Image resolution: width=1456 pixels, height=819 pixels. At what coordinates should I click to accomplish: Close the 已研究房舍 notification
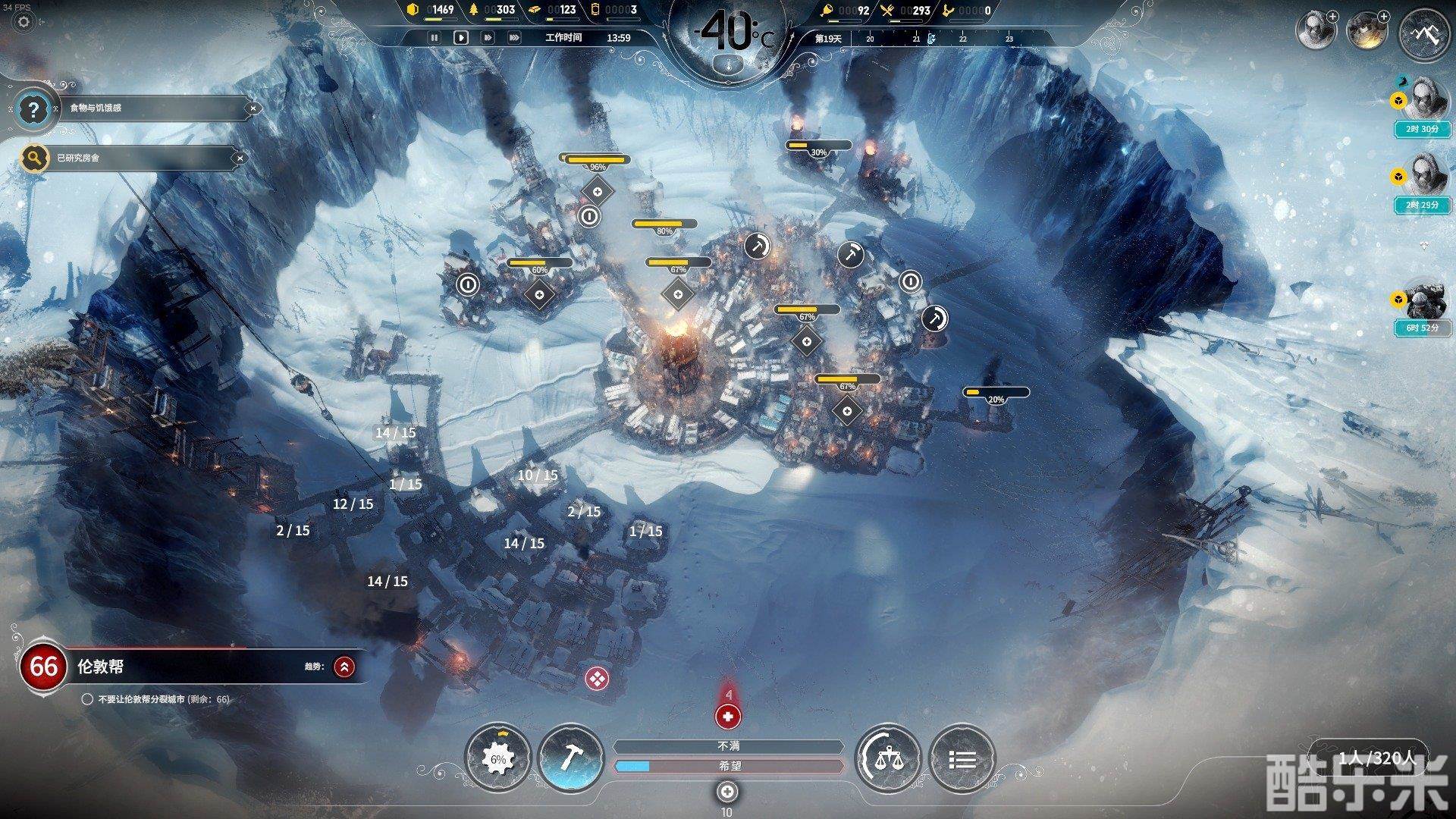pyautogui.click(x=240, y=158)
